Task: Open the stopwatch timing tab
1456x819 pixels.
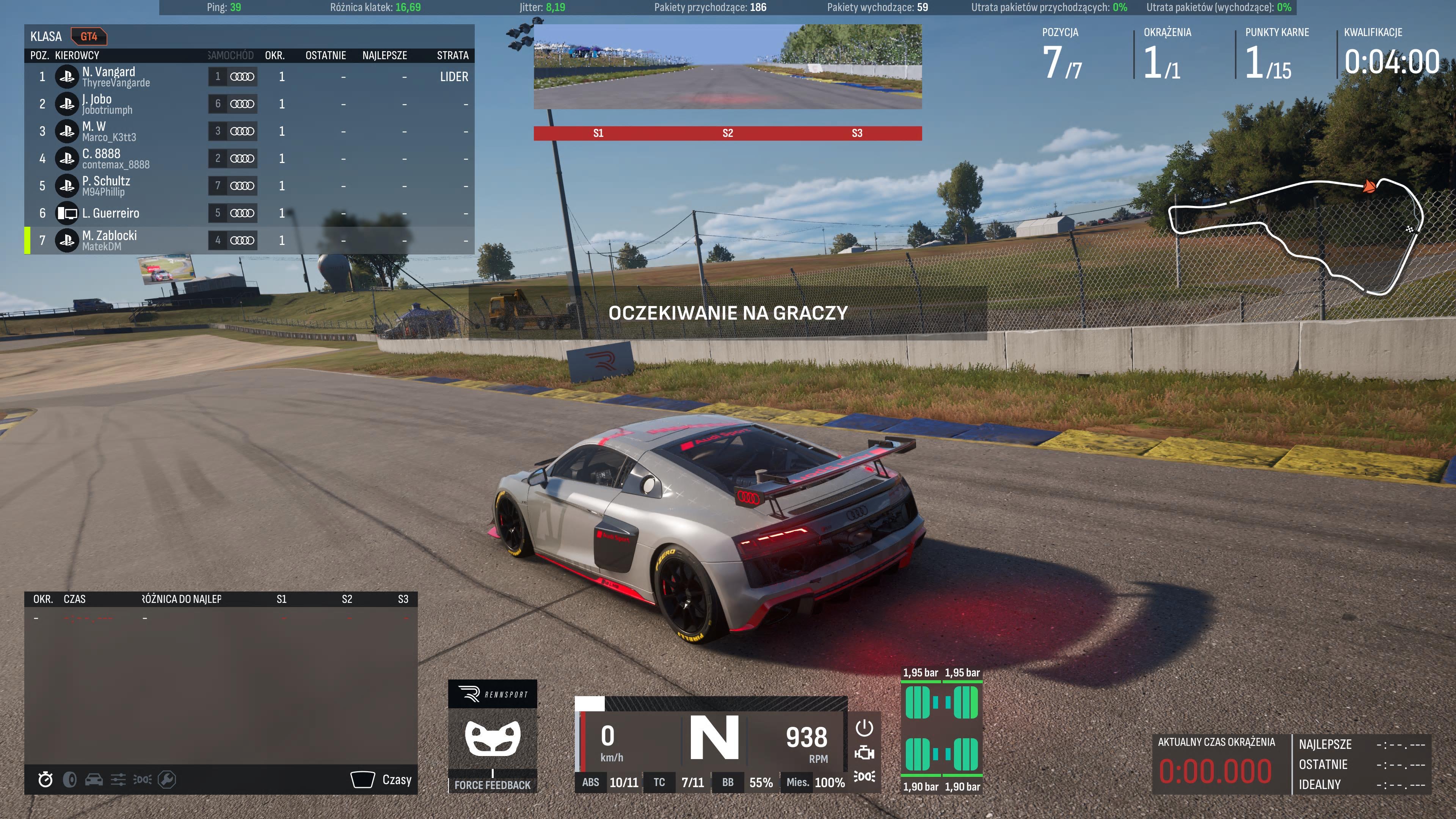Action: 45,780
